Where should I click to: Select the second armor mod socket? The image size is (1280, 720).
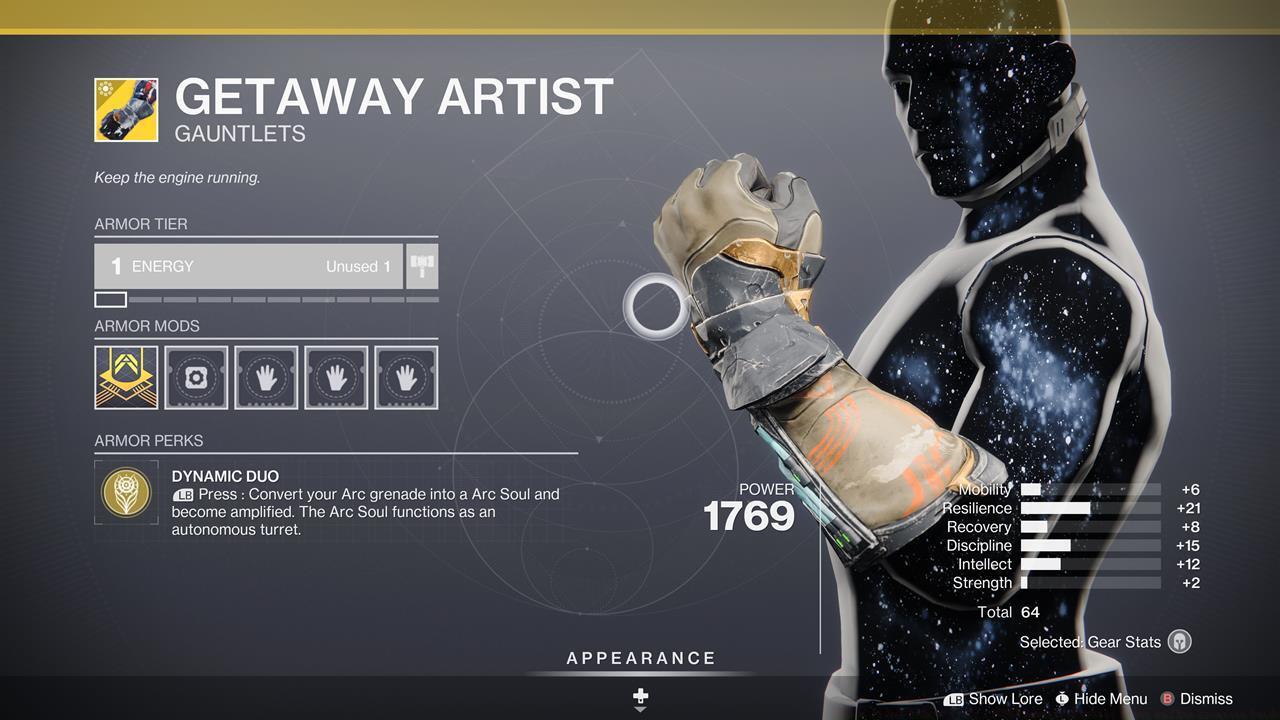click(196, 377)
